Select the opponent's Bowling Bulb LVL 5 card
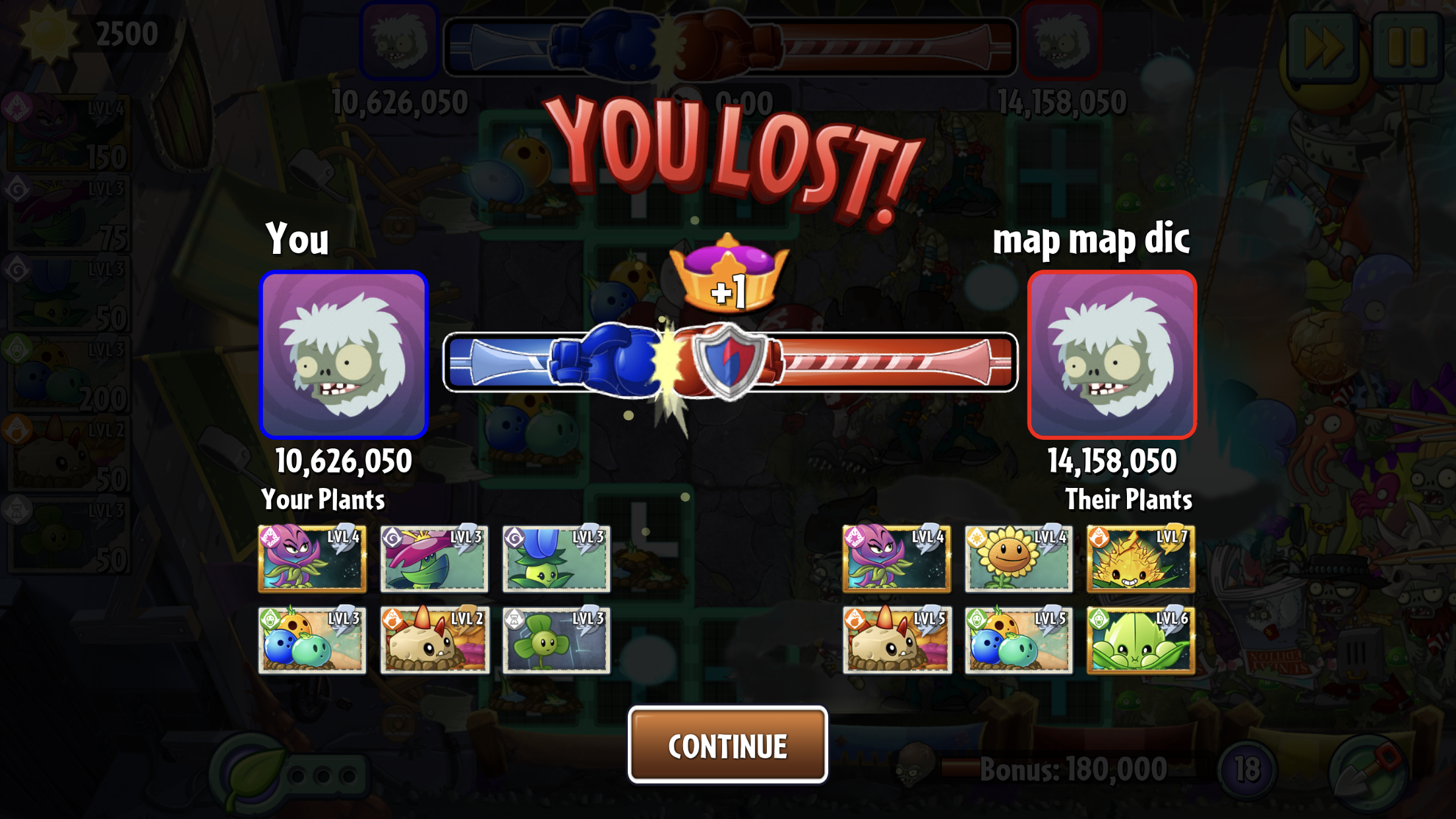The image size is (1456, 819). (x=1018, y=640)
